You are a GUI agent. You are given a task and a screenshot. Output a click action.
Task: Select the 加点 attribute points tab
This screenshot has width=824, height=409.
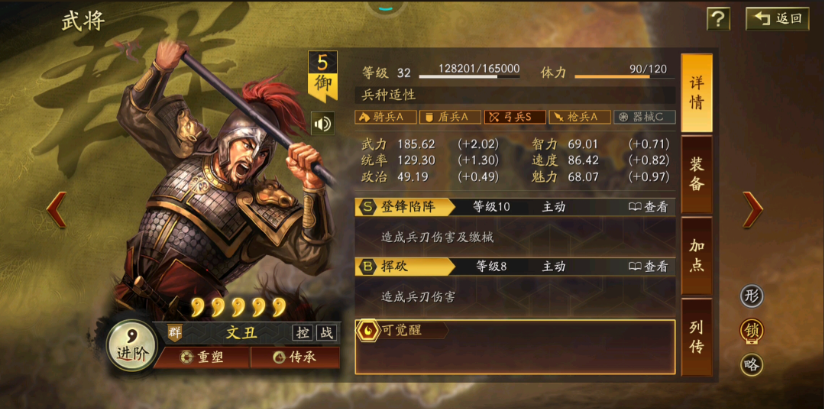click(697, 257)
